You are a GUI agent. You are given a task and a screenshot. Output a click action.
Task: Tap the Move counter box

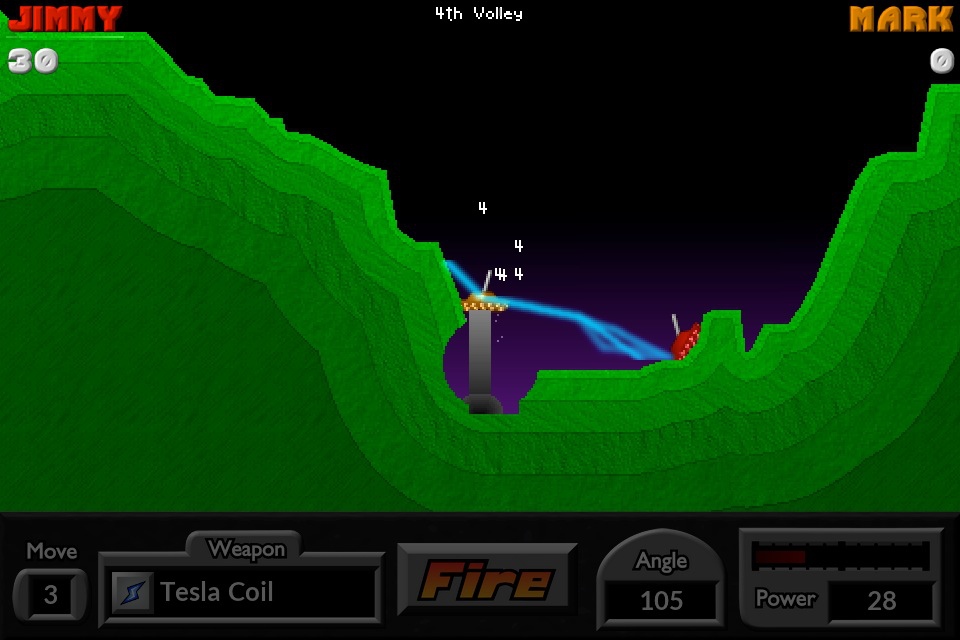[50, 596]
